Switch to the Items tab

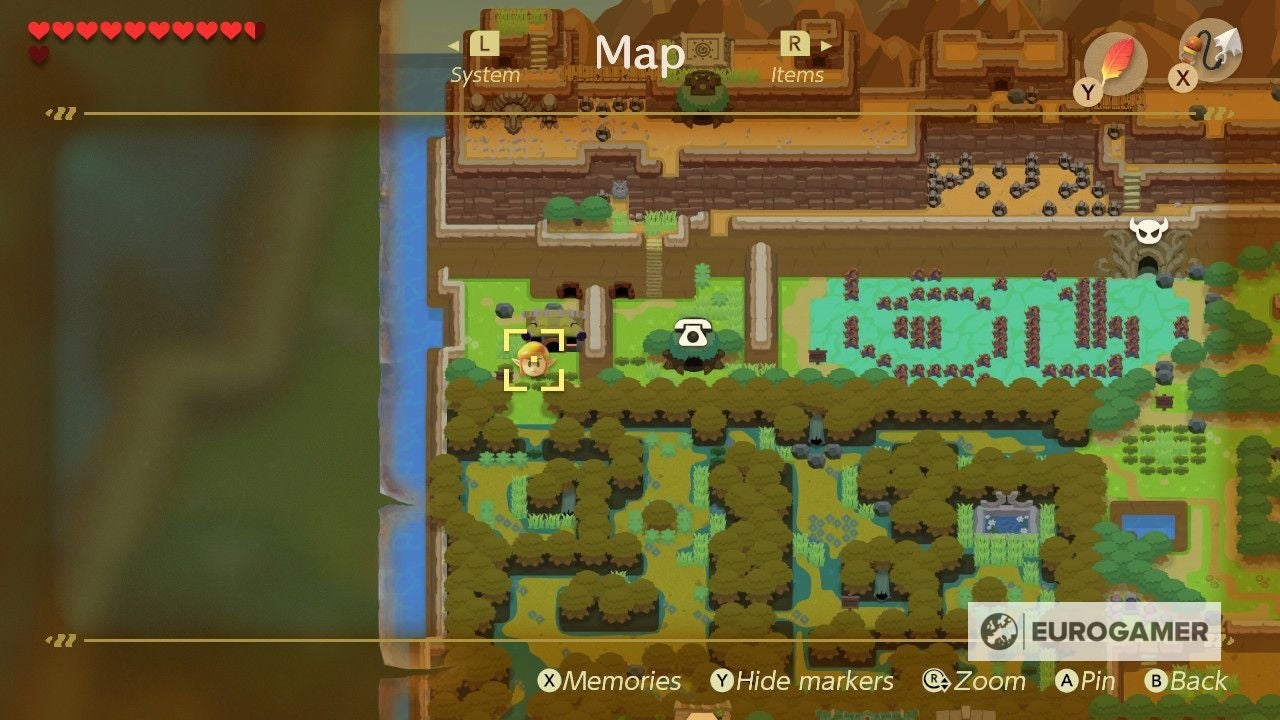(797, 74)
